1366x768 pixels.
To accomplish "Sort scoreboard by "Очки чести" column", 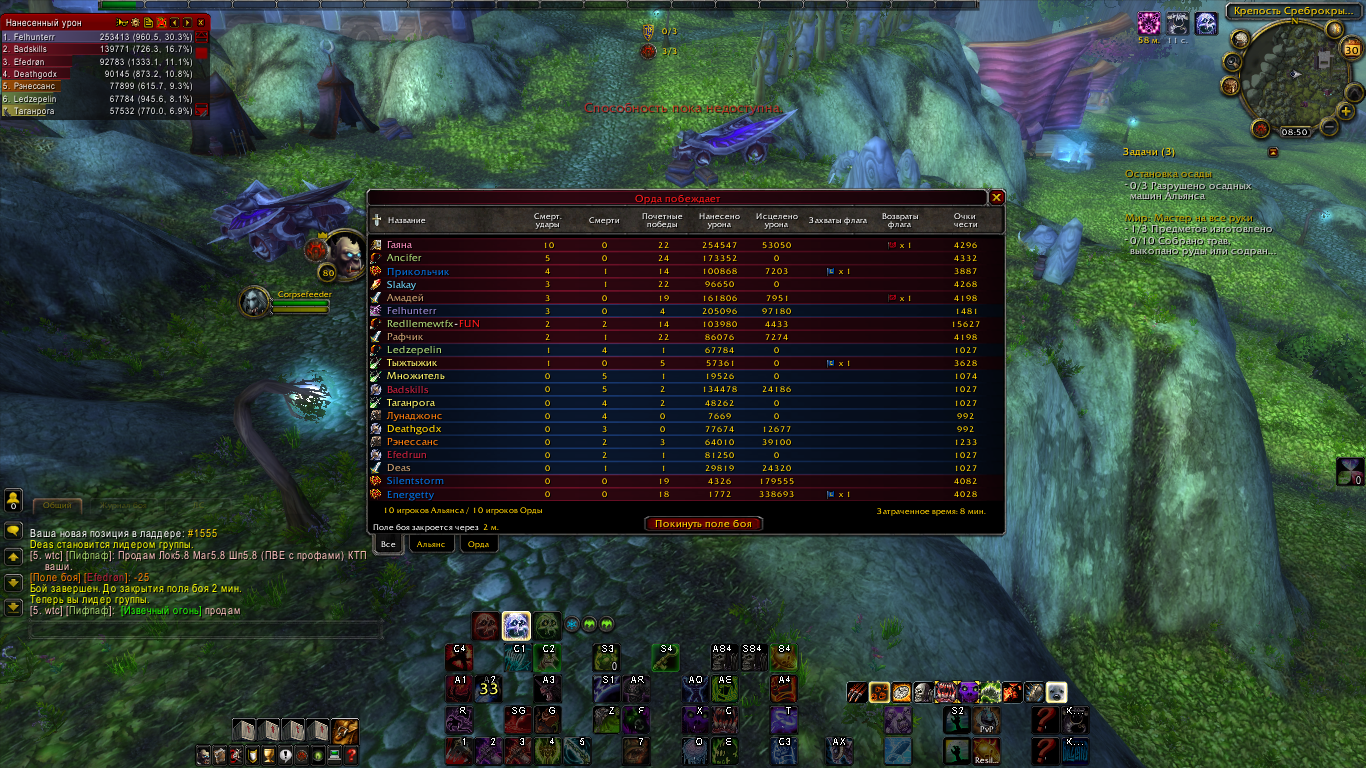I will click(x=964, y=220).
